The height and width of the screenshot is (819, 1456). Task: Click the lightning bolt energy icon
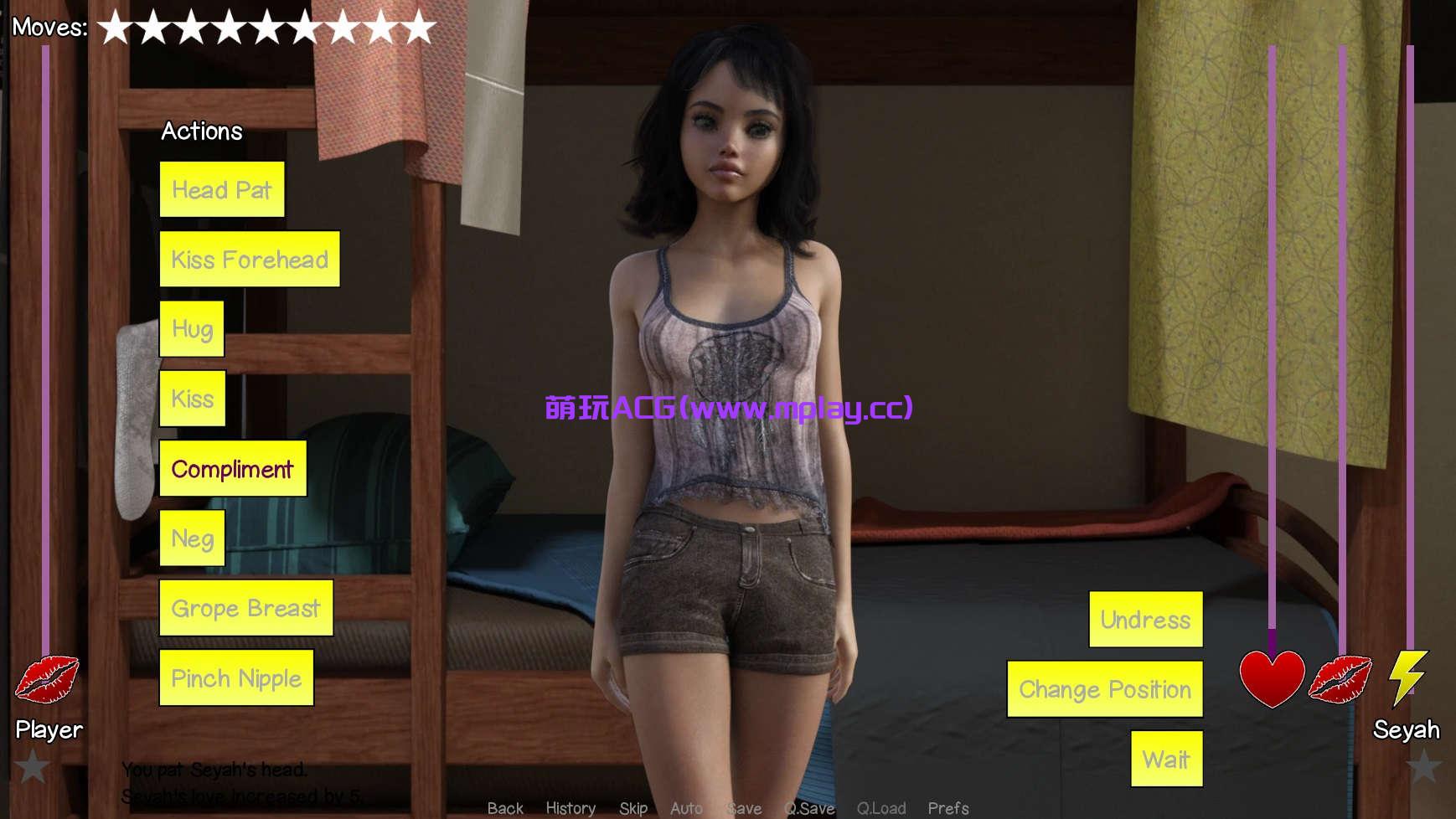click(1407, 680)
